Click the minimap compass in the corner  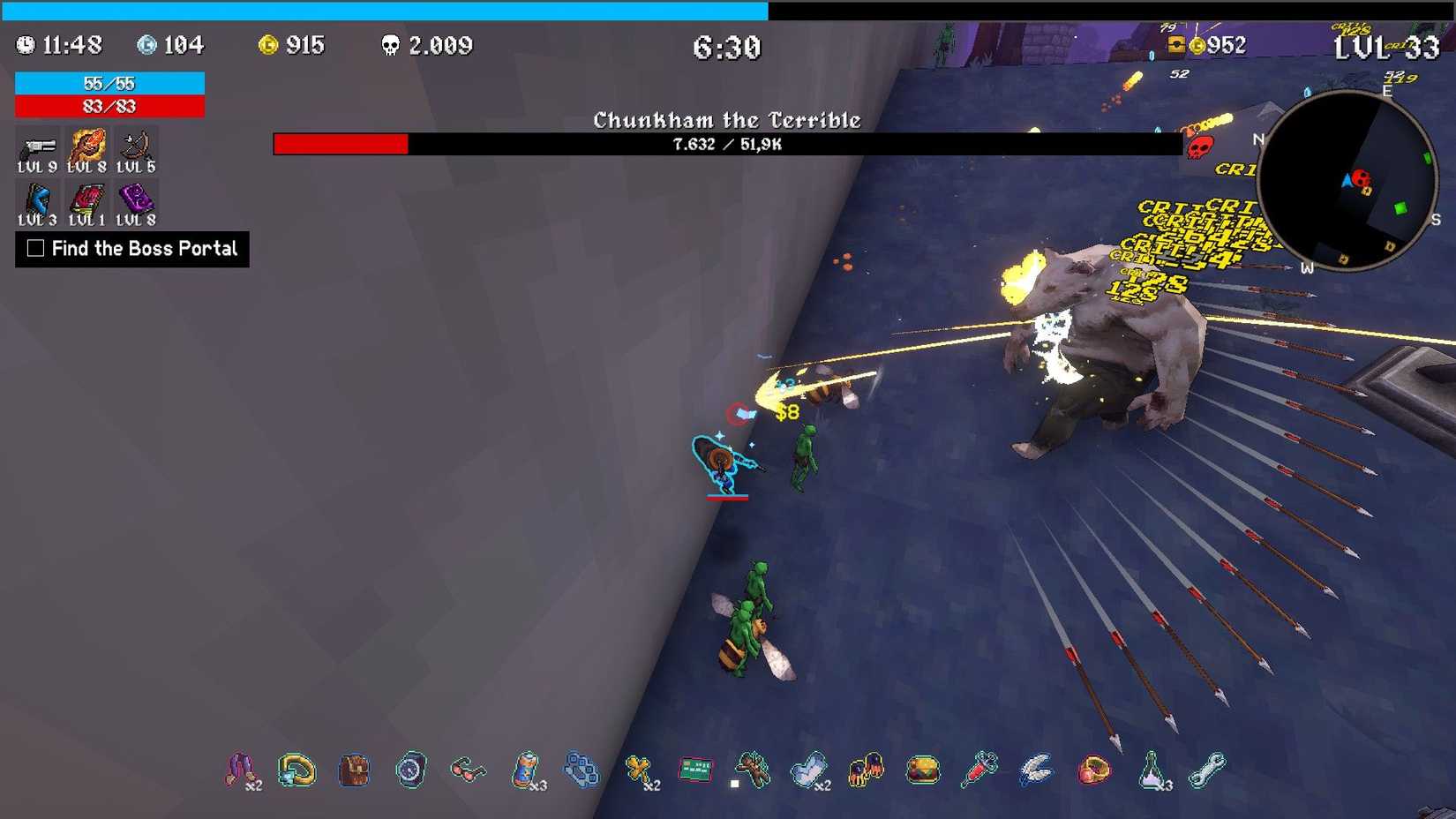click(1347, 179)
